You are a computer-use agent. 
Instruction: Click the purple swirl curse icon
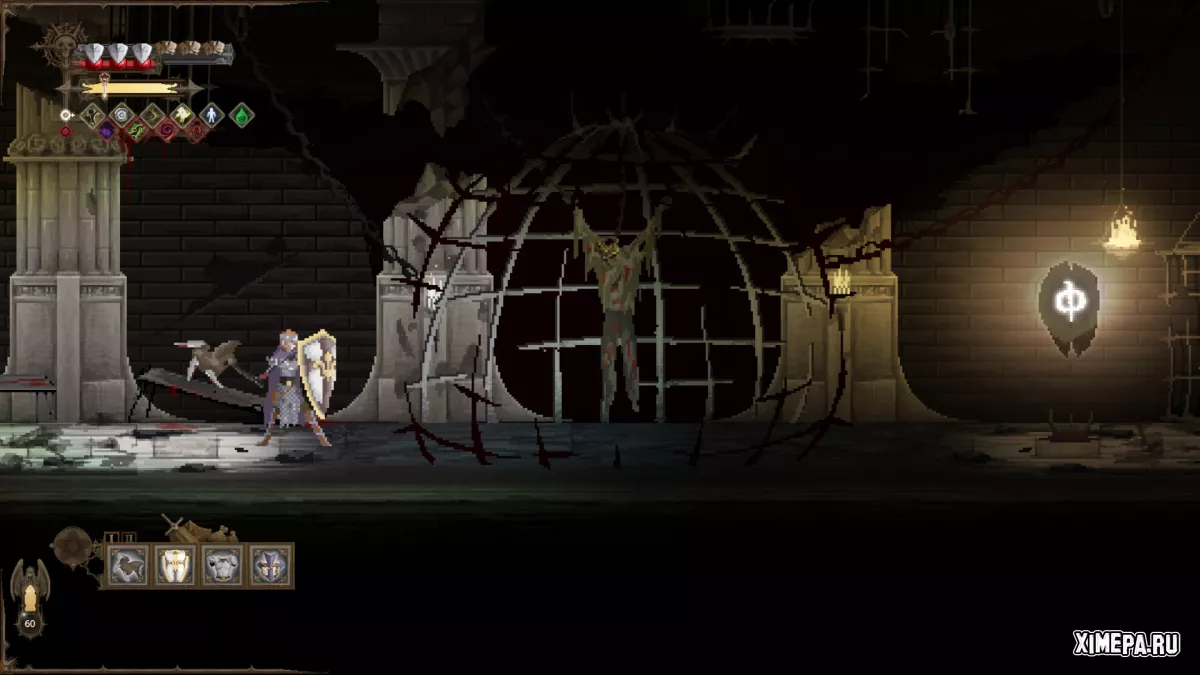pyautogui.click(x=107, y=131)
